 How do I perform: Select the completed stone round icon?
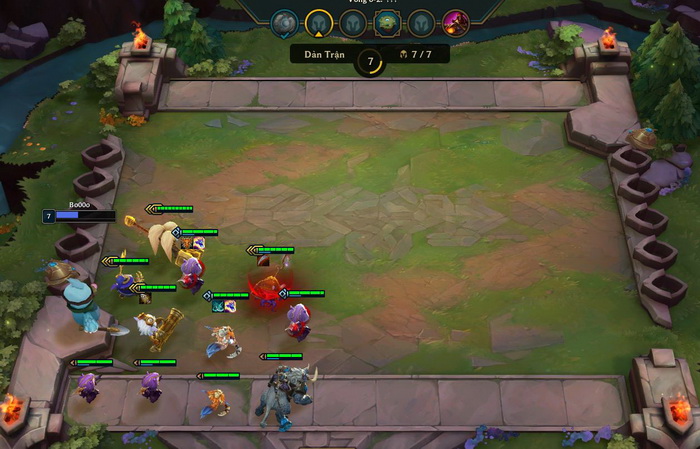285,22
